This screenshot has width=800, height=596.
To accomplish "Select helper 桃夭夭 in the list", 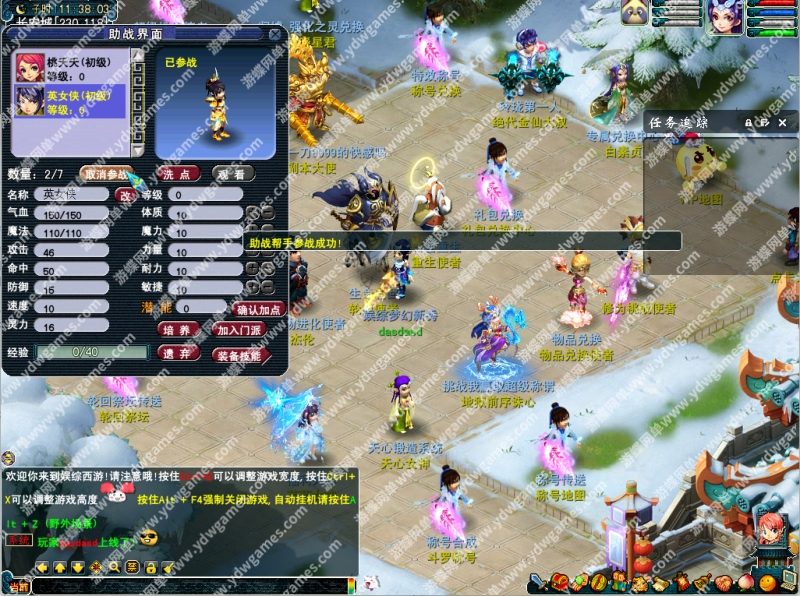I will point(76,68).
